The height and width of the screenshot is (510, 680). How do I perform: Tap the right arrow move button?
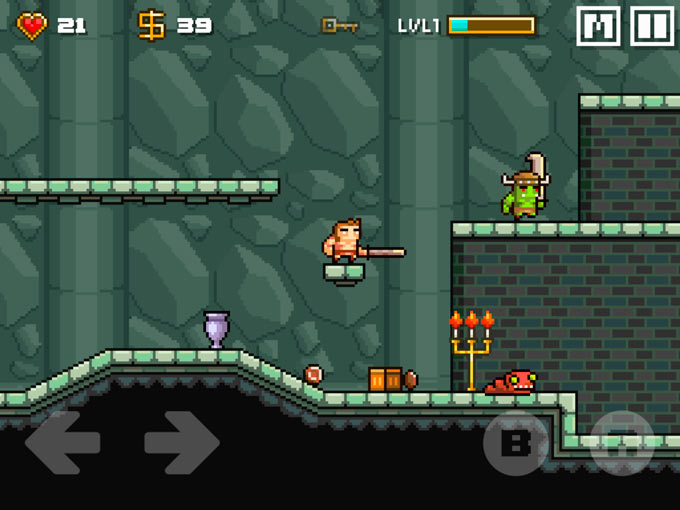tap(181, 442)
